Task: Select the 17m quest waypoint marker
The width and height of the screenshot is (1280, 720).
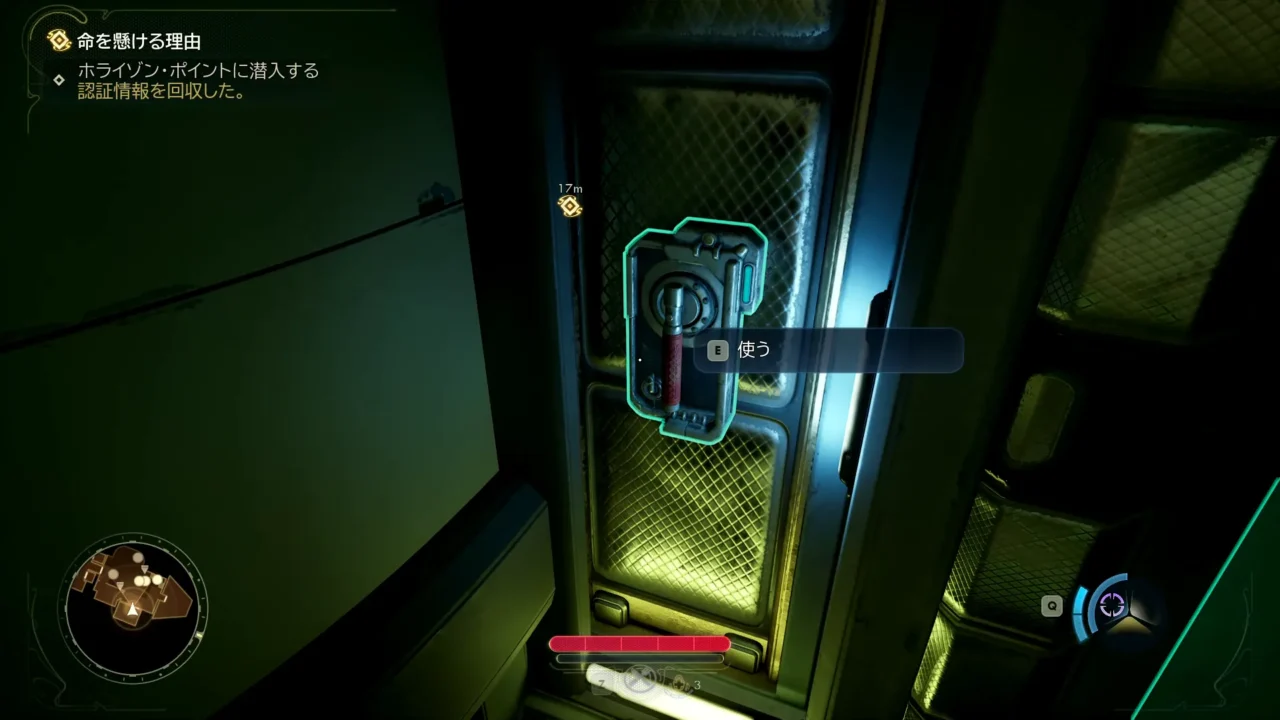Action: click(570, 206)
